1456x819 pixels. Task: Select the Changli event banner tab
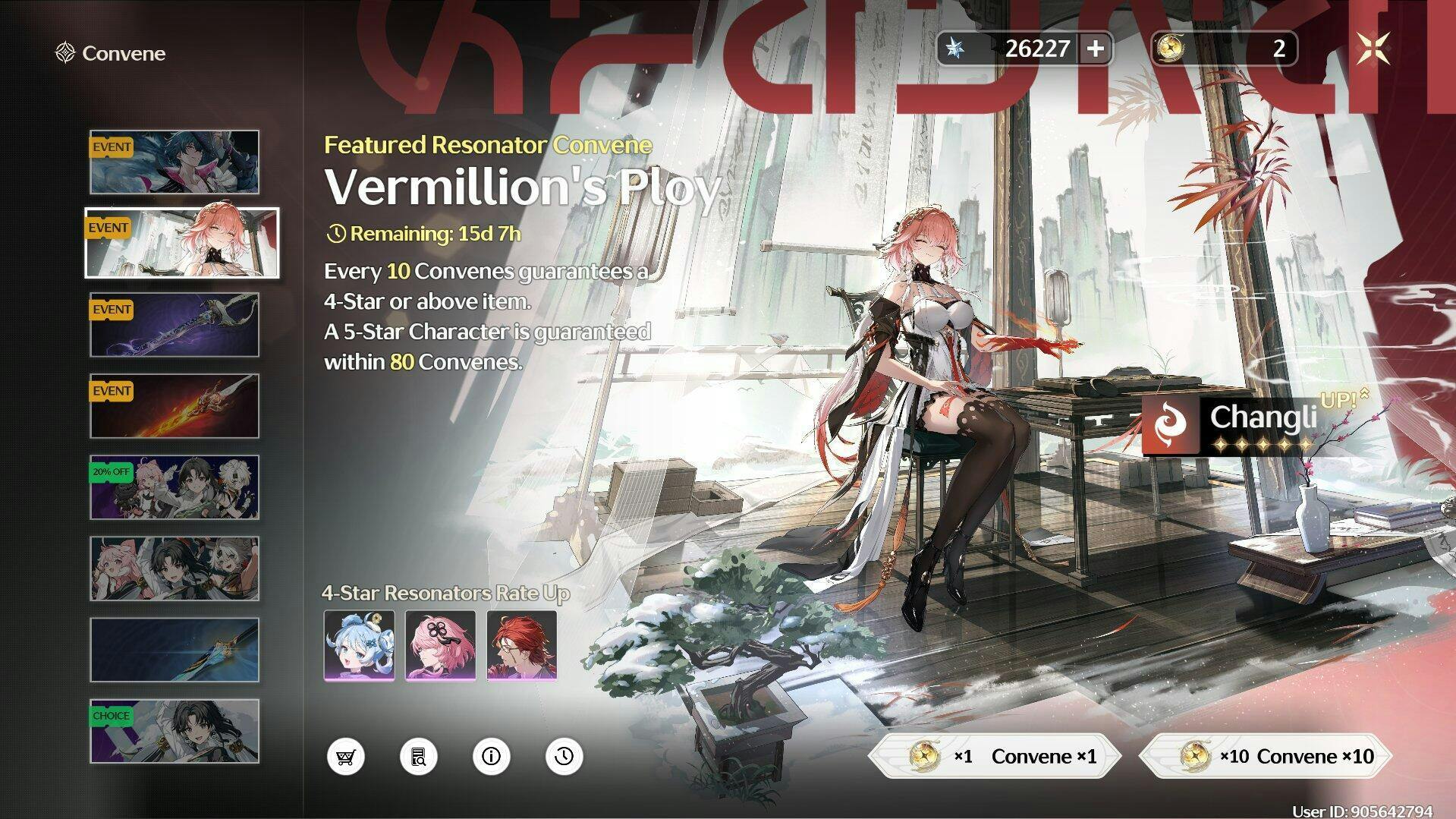click(182, 243)
